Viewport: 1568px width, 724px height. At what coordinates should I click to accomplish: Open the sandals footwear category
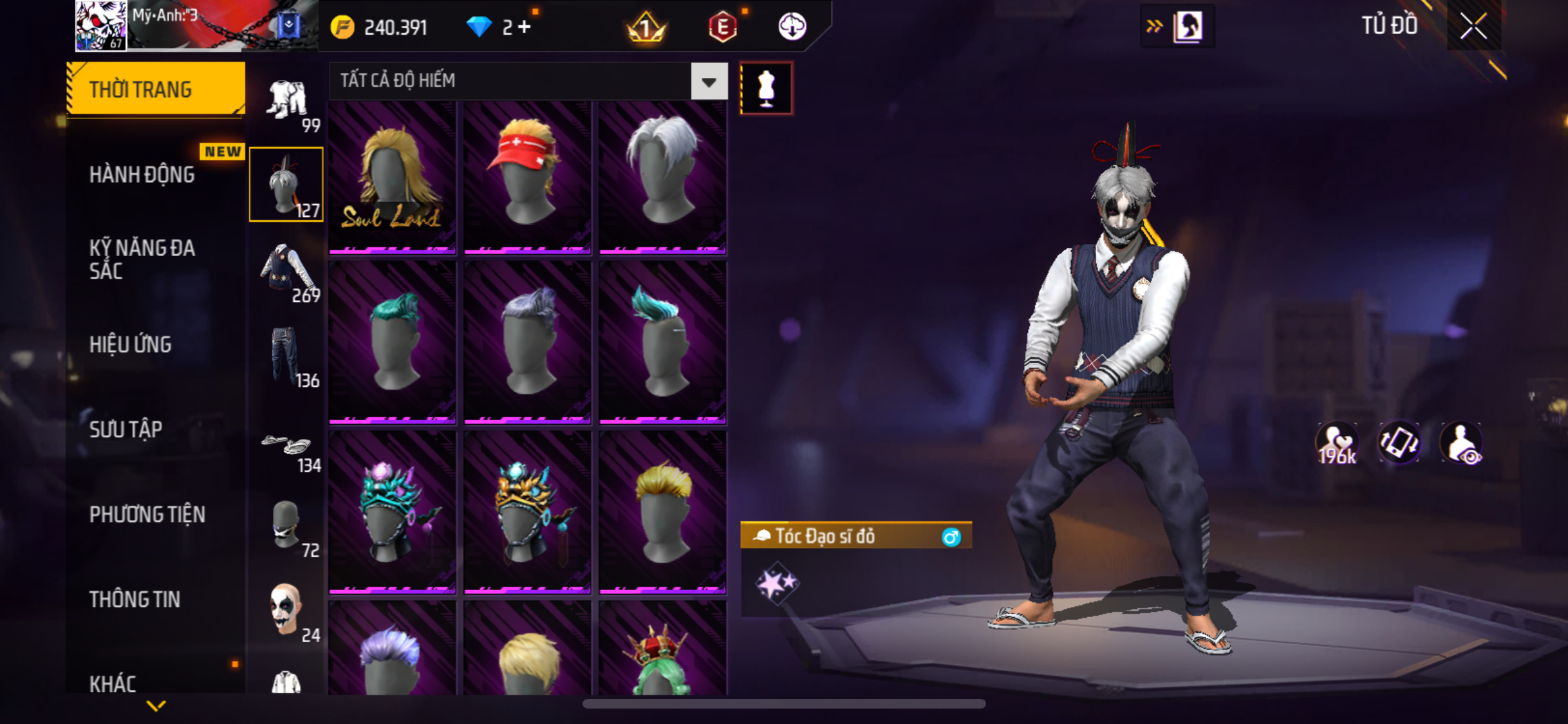(x=288, y=447)
